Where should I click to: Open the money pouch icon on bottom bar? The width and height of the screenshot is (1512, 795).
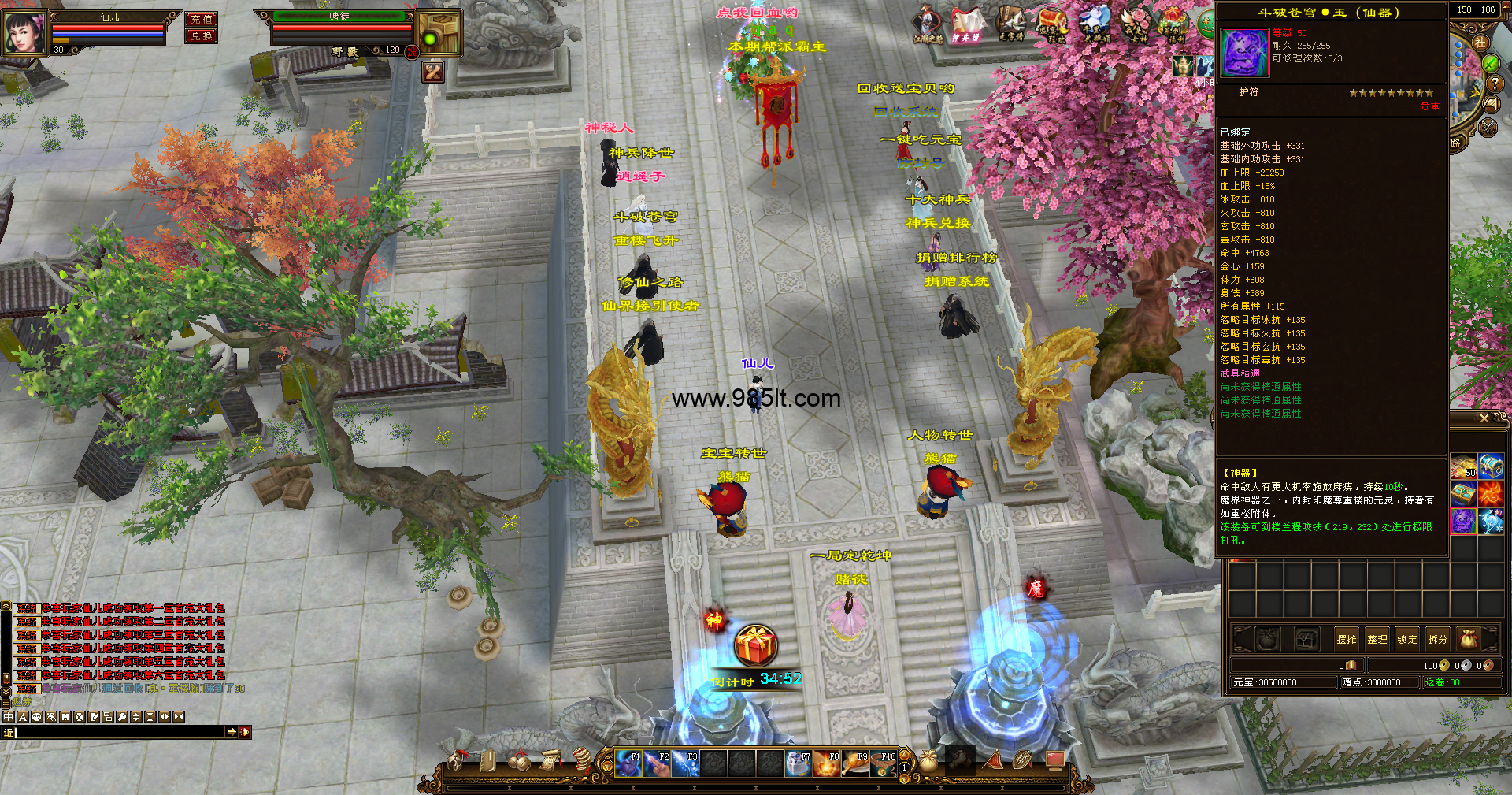point(928,761)
